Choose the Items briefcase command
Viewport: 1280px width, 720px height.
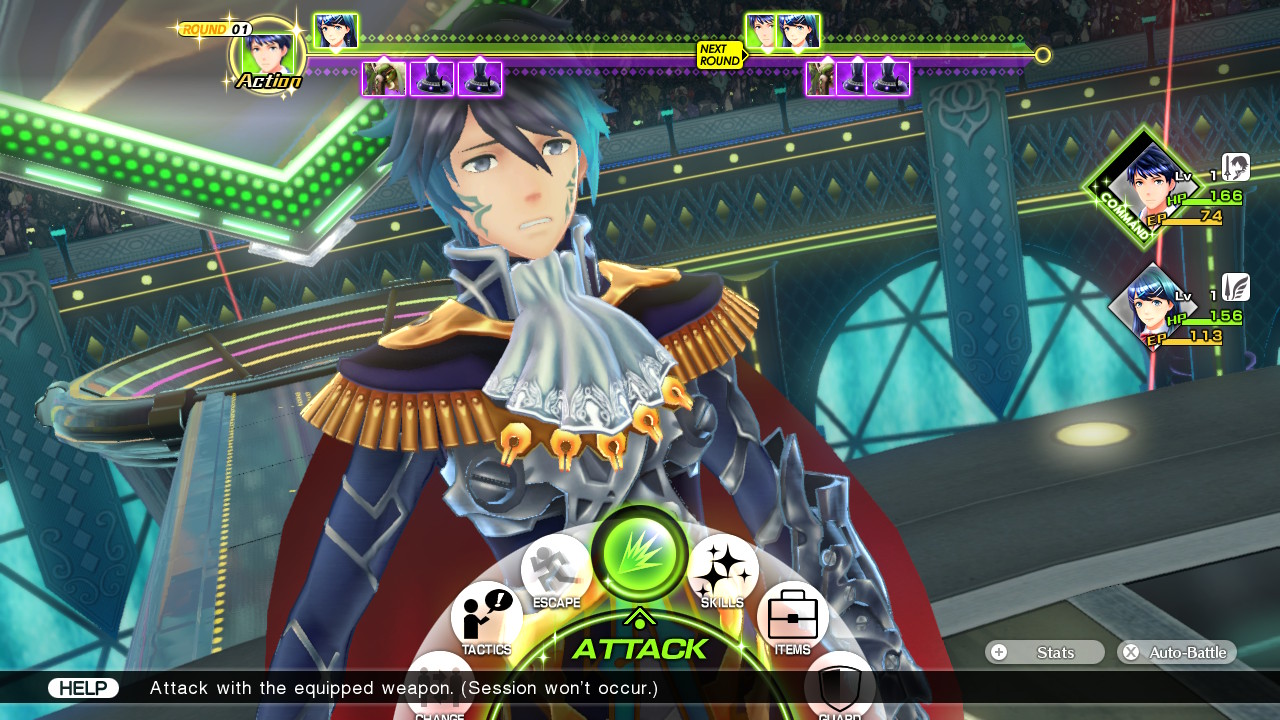(x=792, y=616)
